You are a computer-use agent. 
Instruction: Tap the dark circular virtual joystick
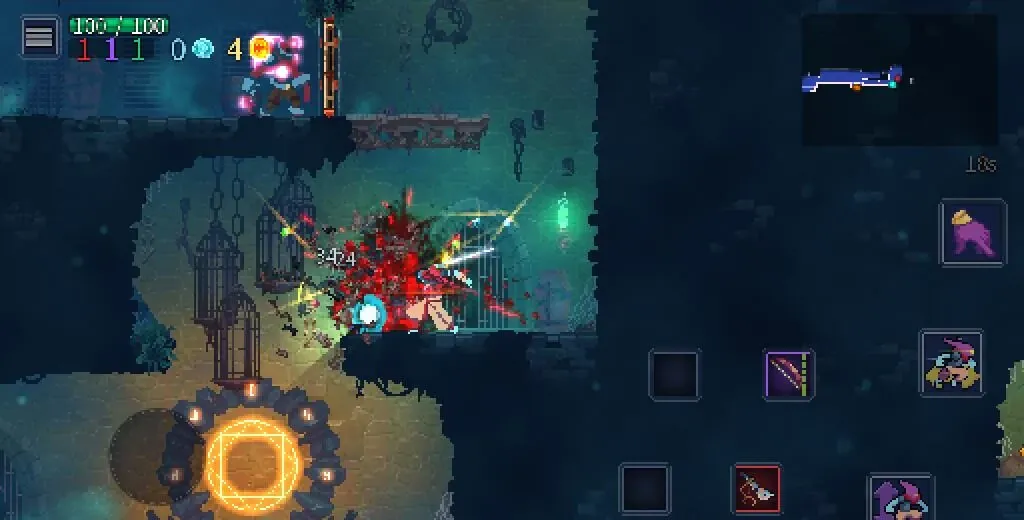(150, 453)
